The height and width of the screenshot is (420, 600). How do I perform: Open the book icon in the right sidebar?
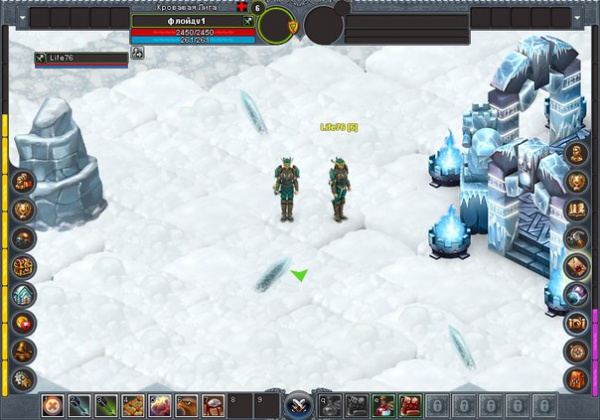(x=576, y=210)
